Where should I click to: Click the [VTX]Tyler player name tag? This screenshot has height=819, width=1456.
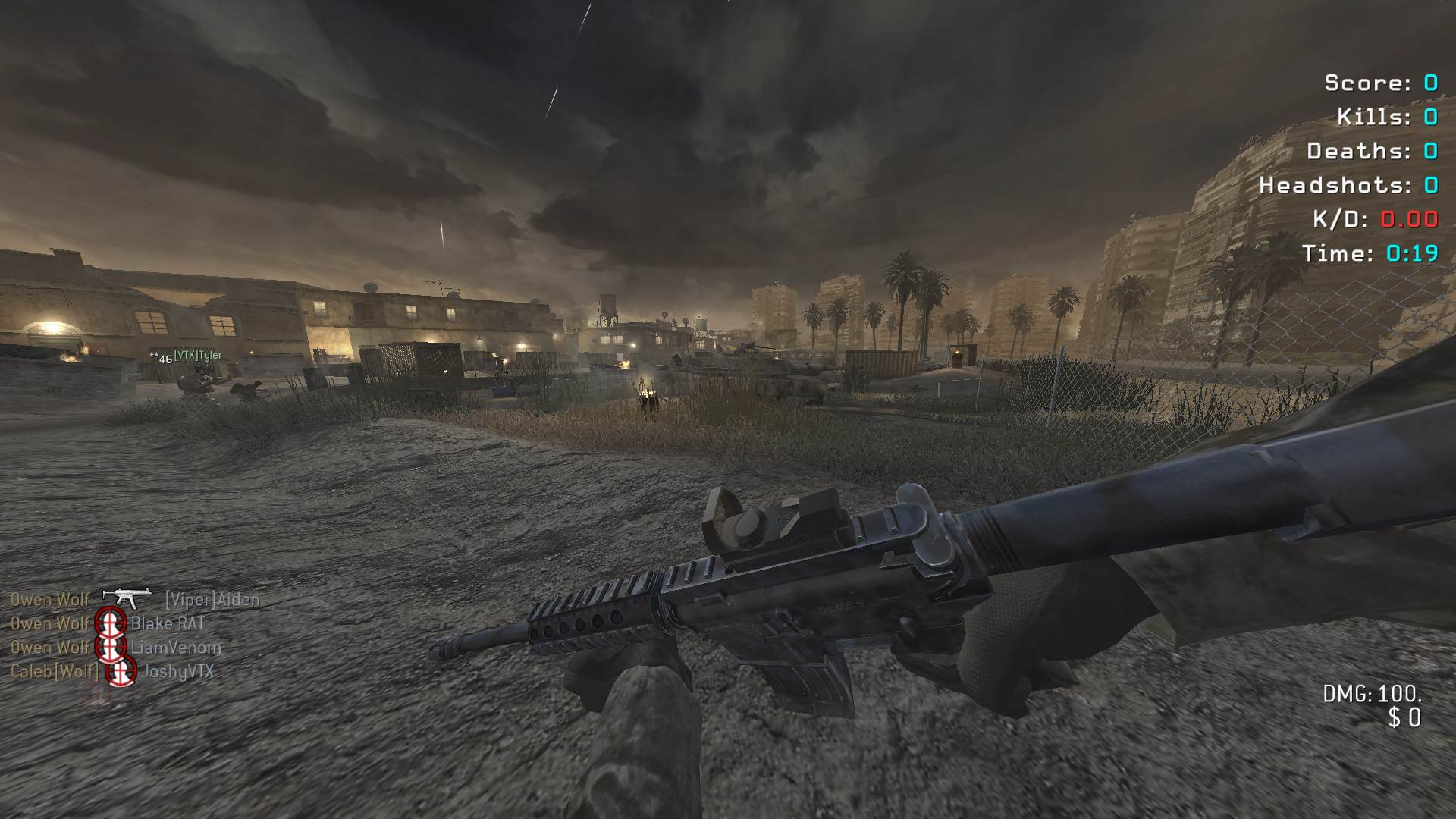coord(198,355)
